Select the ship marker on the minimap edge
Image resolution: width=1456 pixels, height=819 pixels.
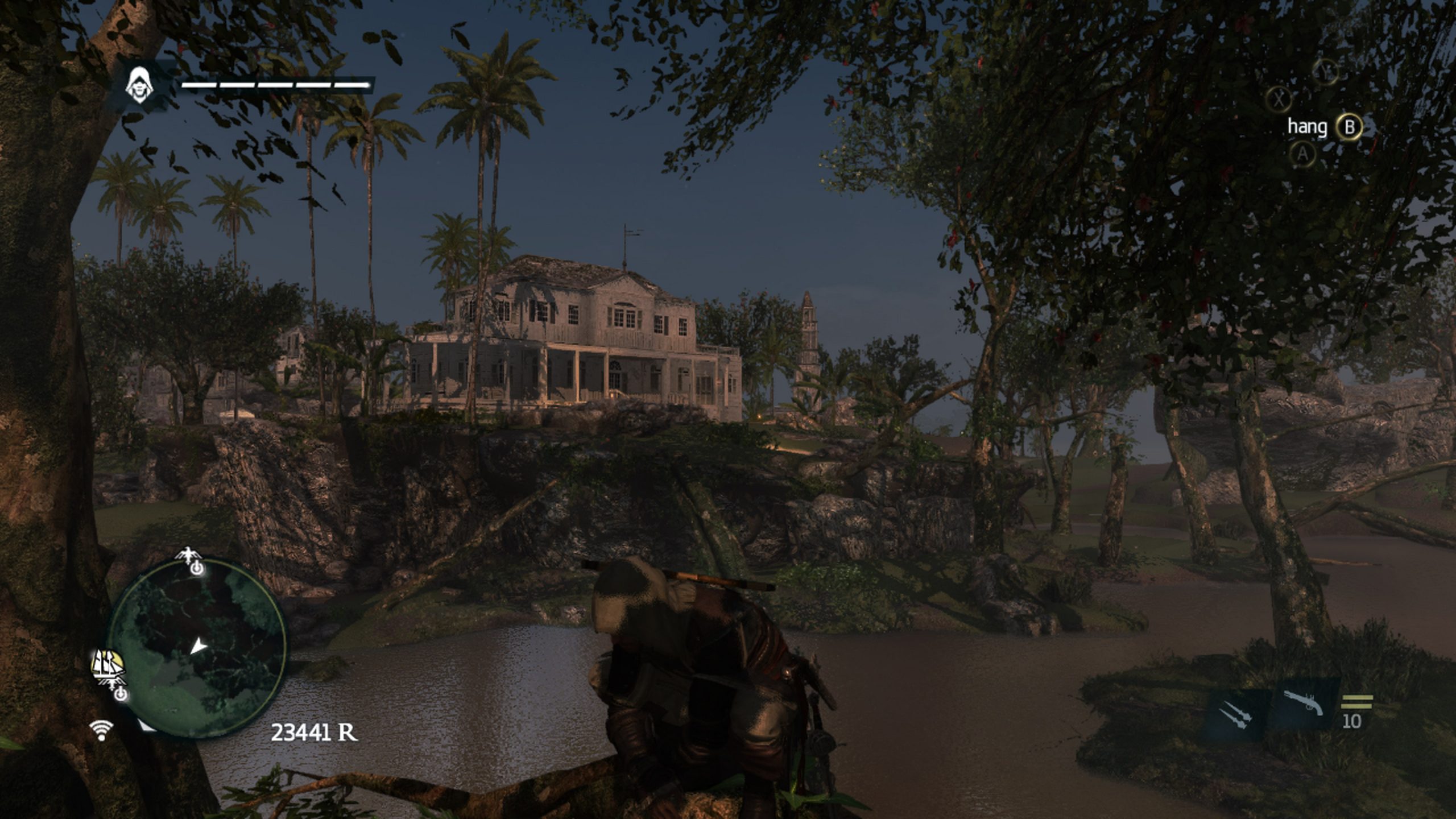[x=108, y=666]
